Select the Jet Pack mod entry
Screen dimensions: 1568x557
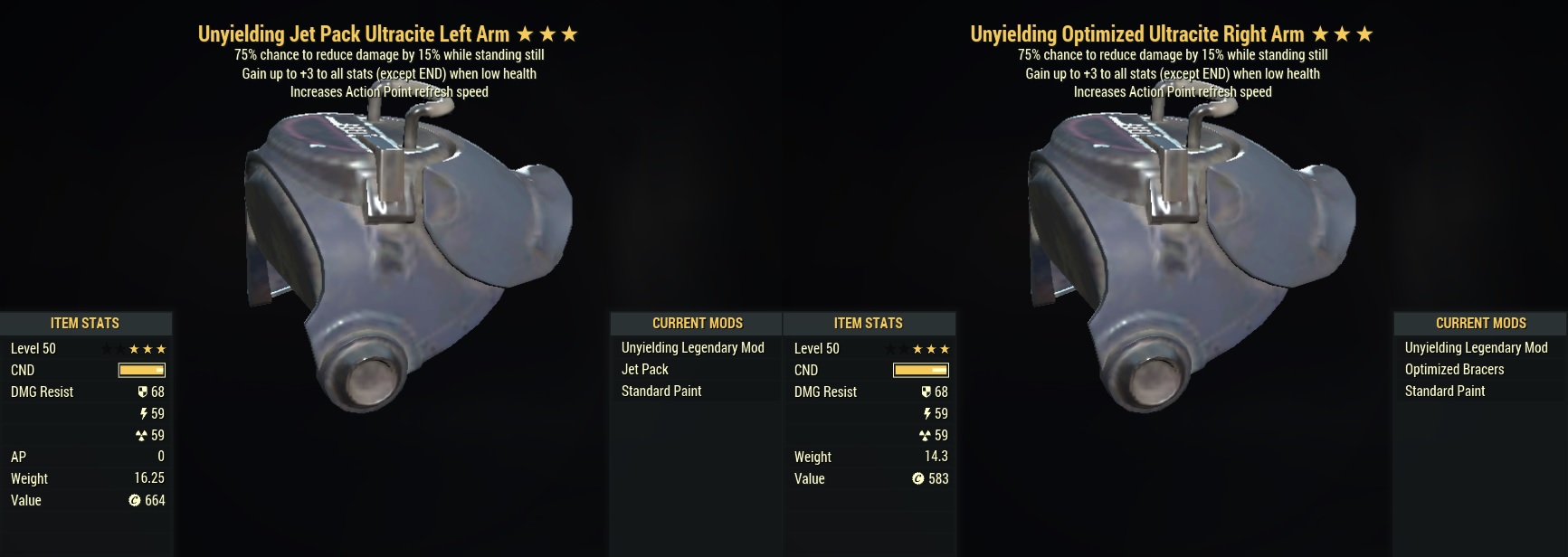[645, 370]
